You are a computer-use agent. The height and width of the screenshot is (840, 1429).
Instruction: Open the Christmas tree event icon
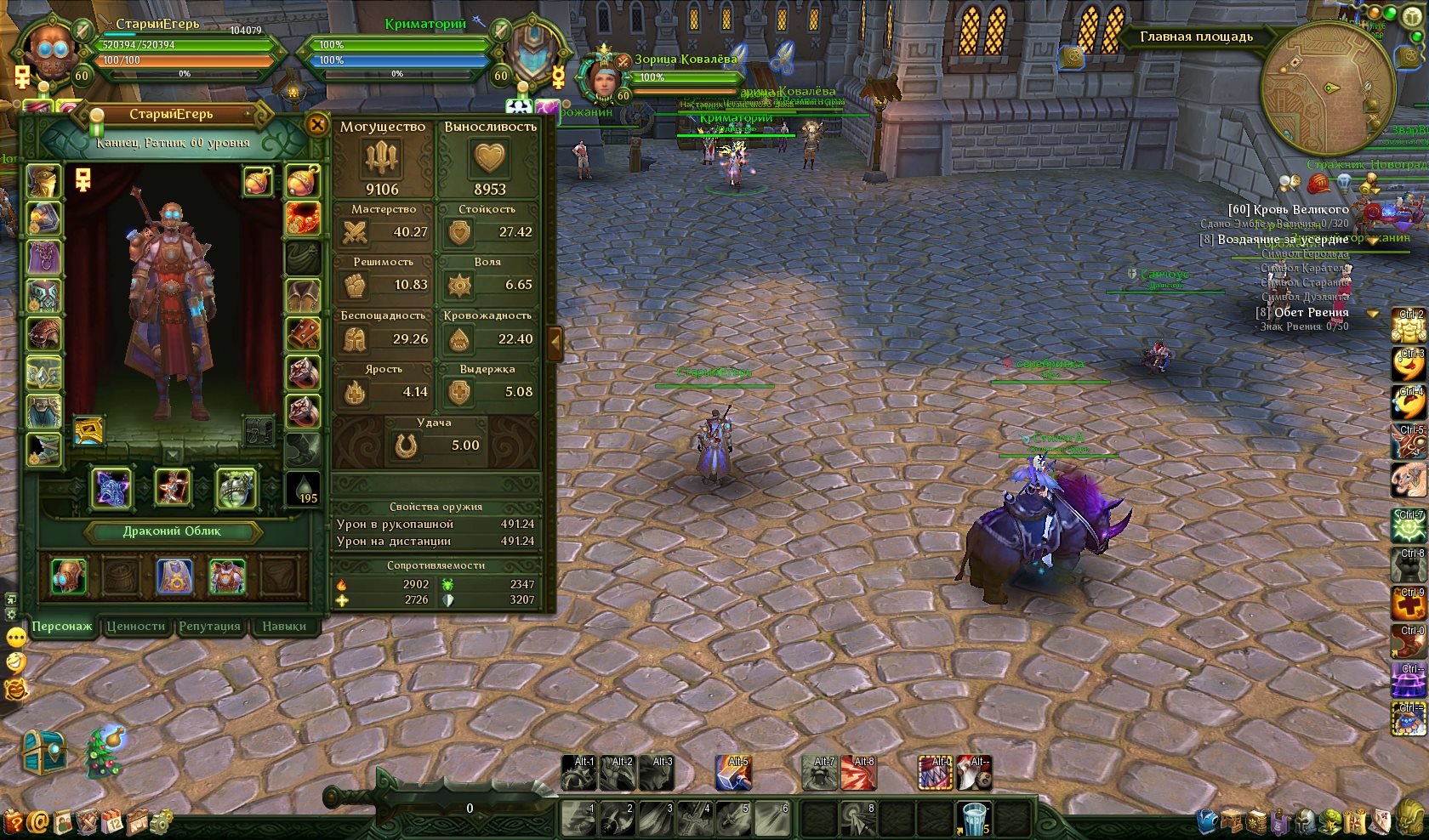point(105,752)
